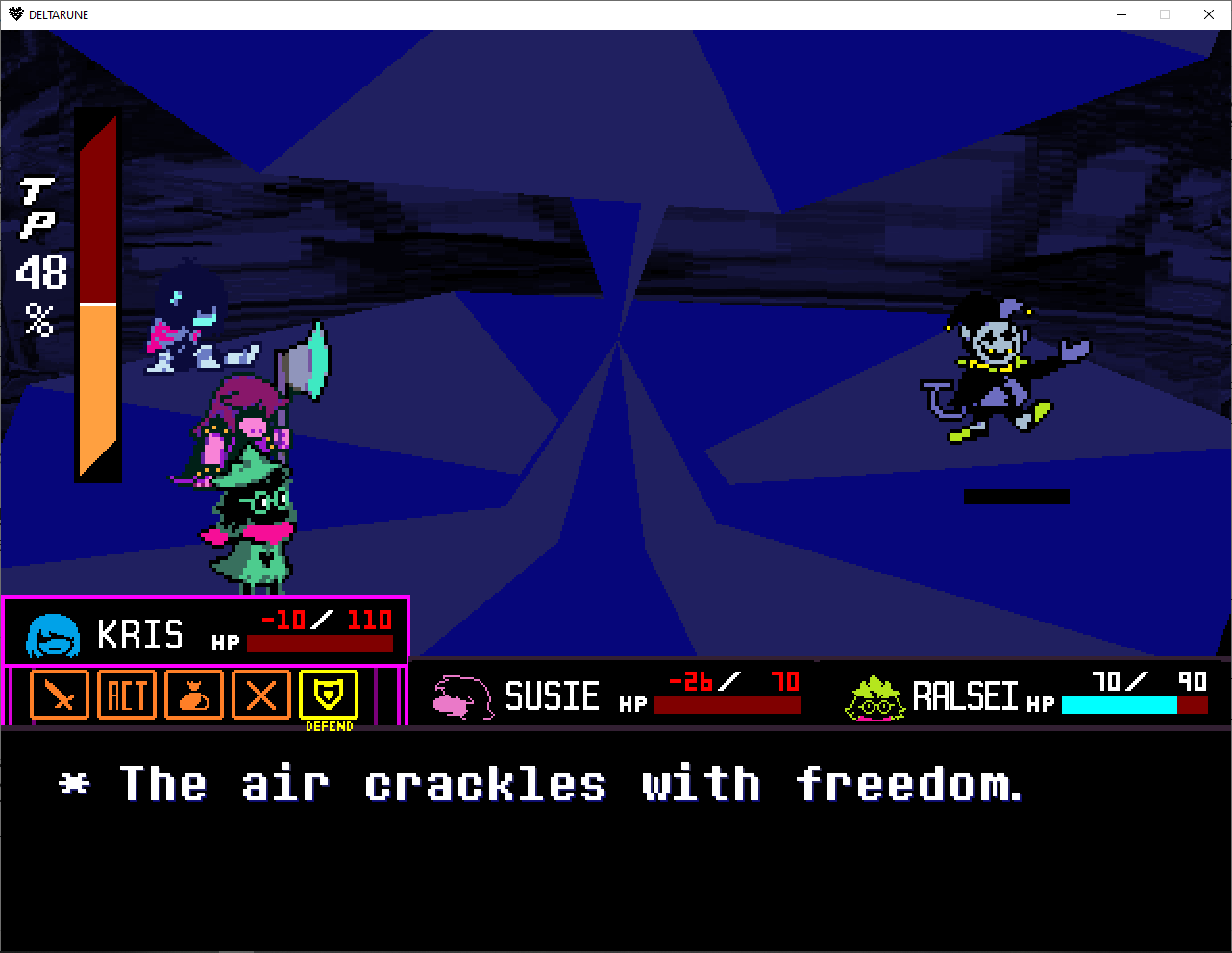
Task: Click Jevil's black health bar
Action: 1016,497
